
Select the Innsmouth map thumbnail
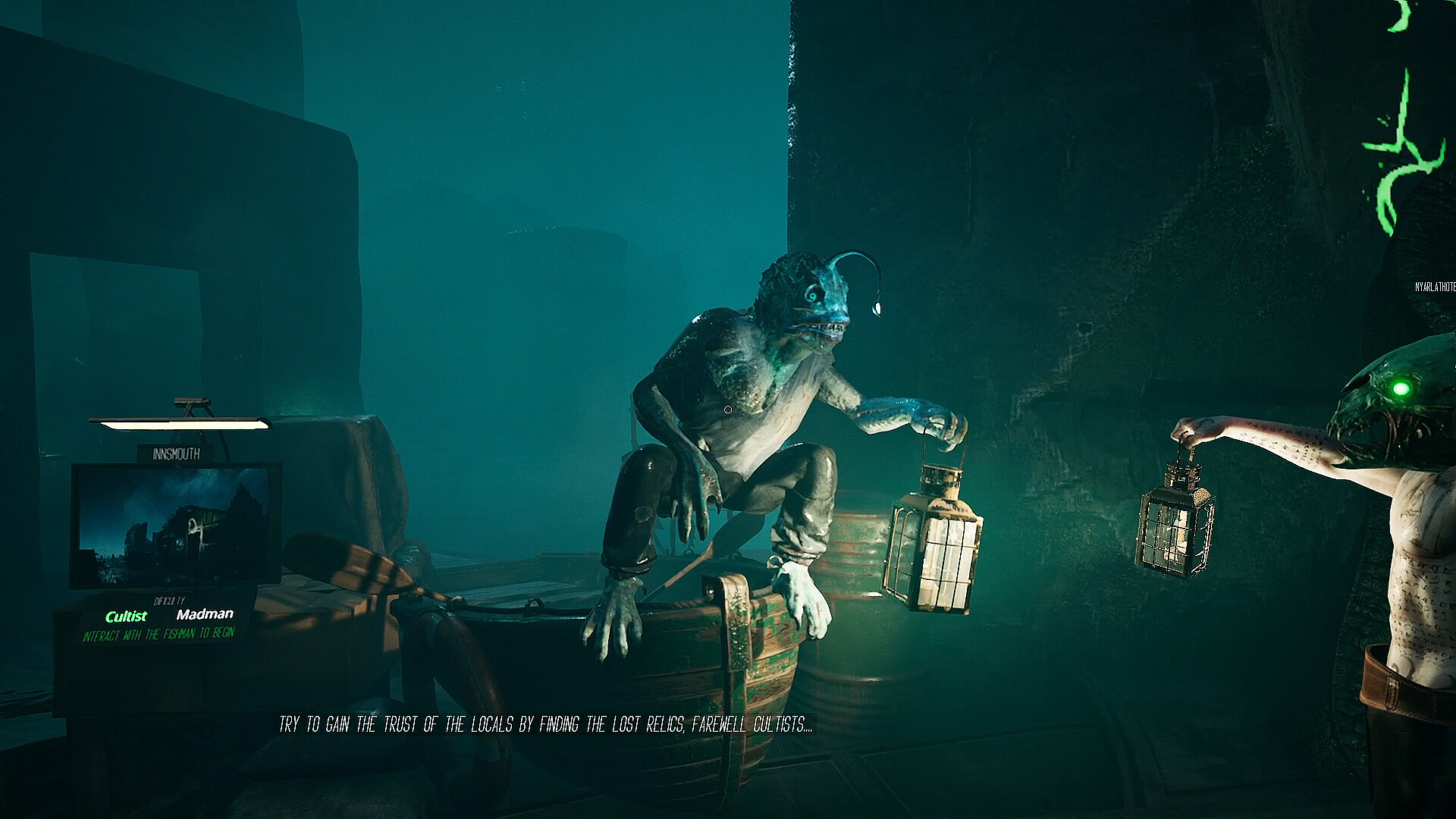tap(175, 525)
